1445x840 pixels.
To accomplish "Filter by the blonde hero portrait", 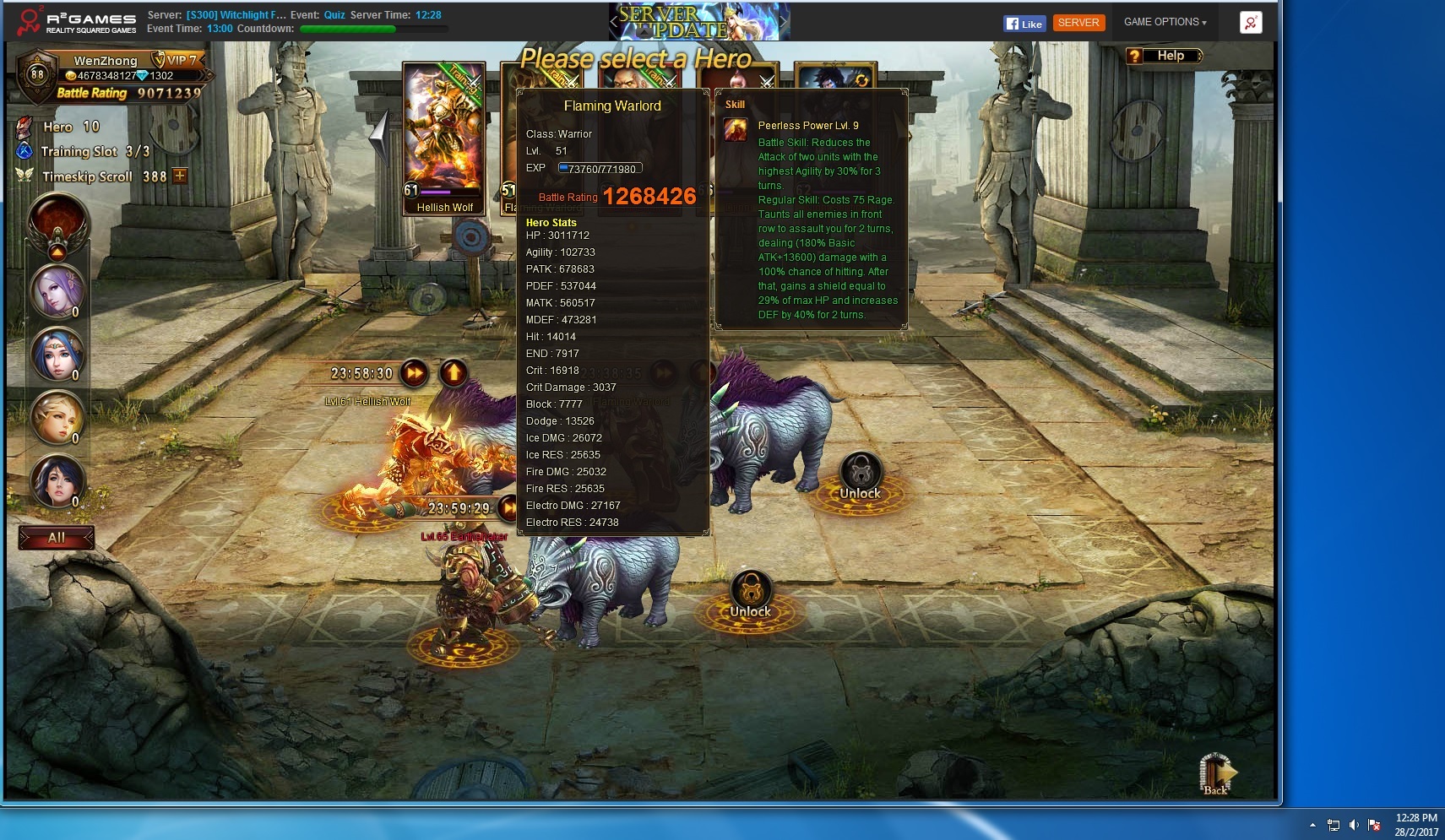I will pos(57,418).
